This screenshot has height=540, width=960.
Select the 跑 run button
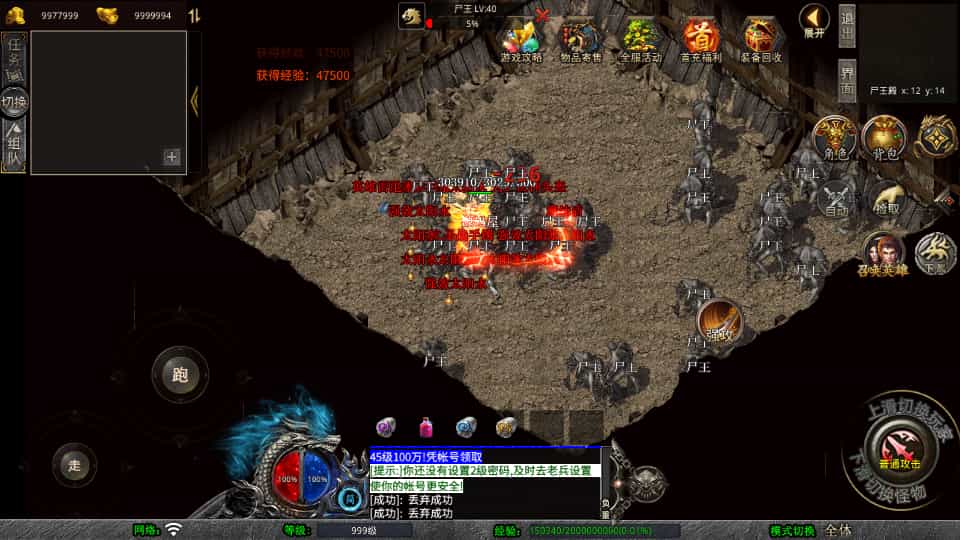click(180, 375)
